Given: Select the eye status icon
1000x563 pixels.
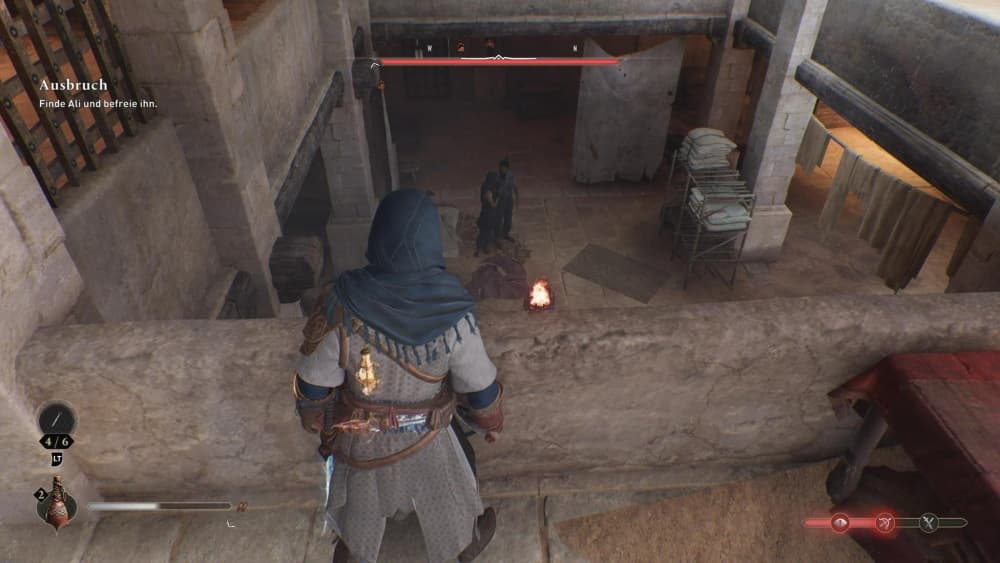Looking at the screenshot, I should (x=840, y=522).
